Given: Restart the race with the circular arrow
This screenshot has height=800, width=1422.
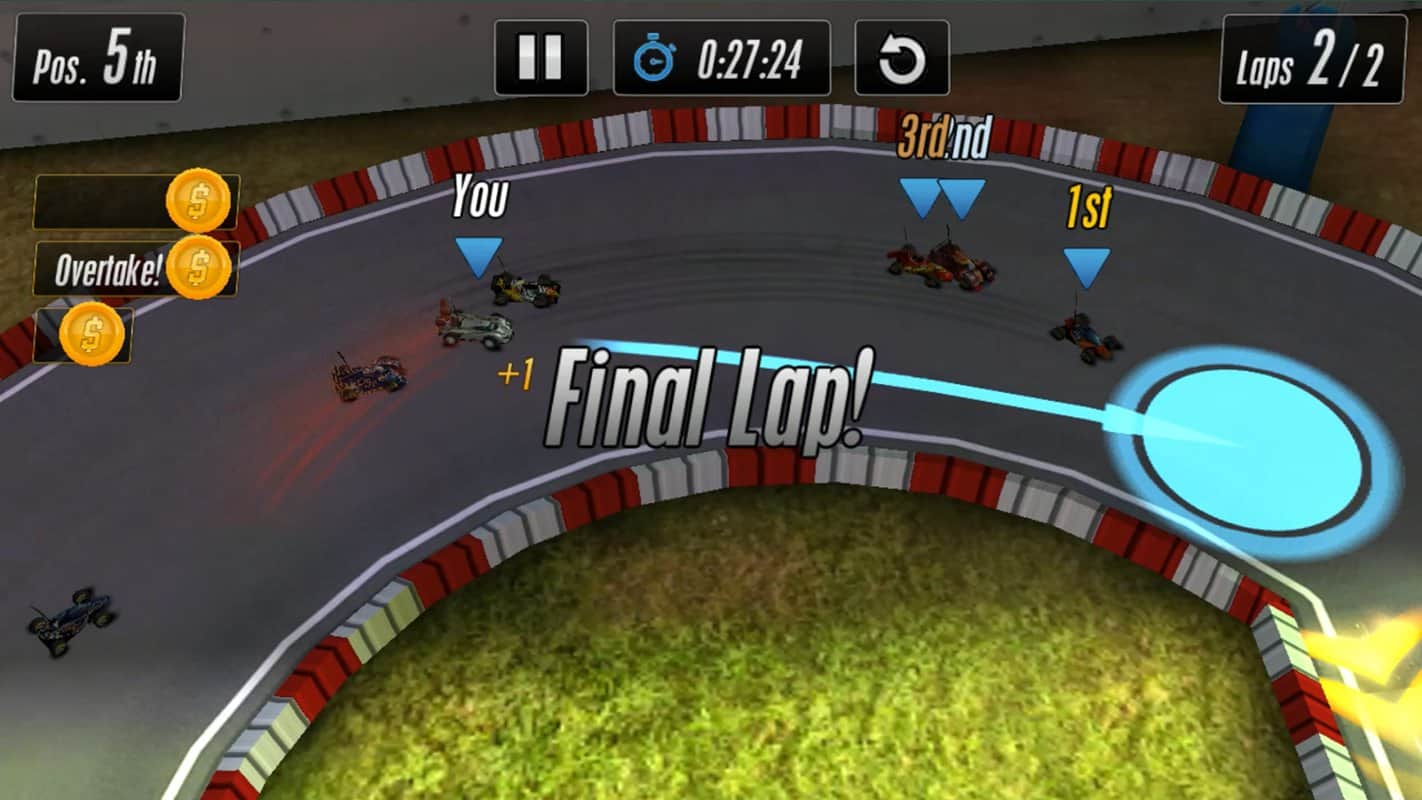Looking at the screenshot, I should (x=901, y=58).
